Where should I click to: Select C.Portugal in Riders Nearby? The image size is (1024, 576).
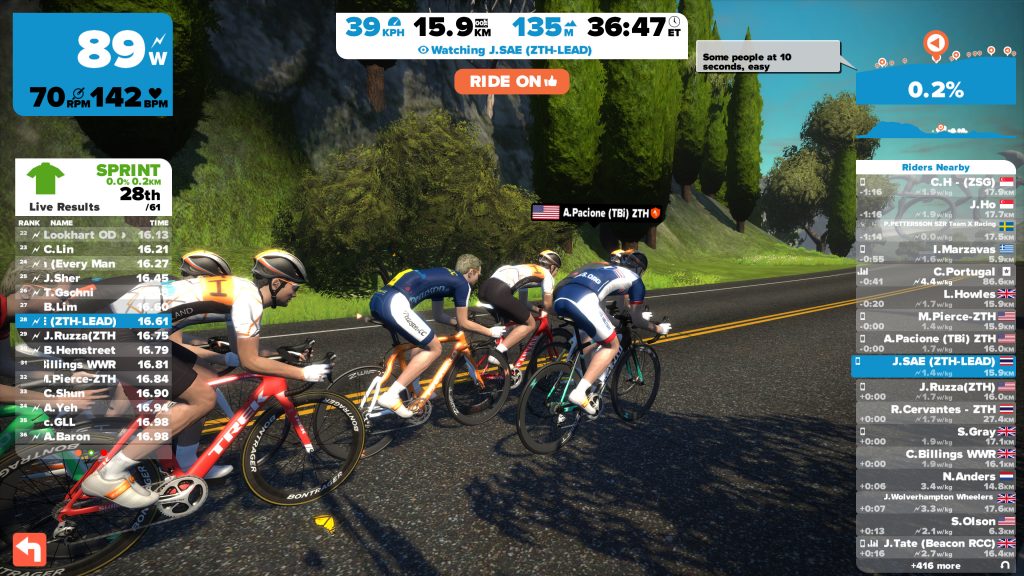(935, 276)
